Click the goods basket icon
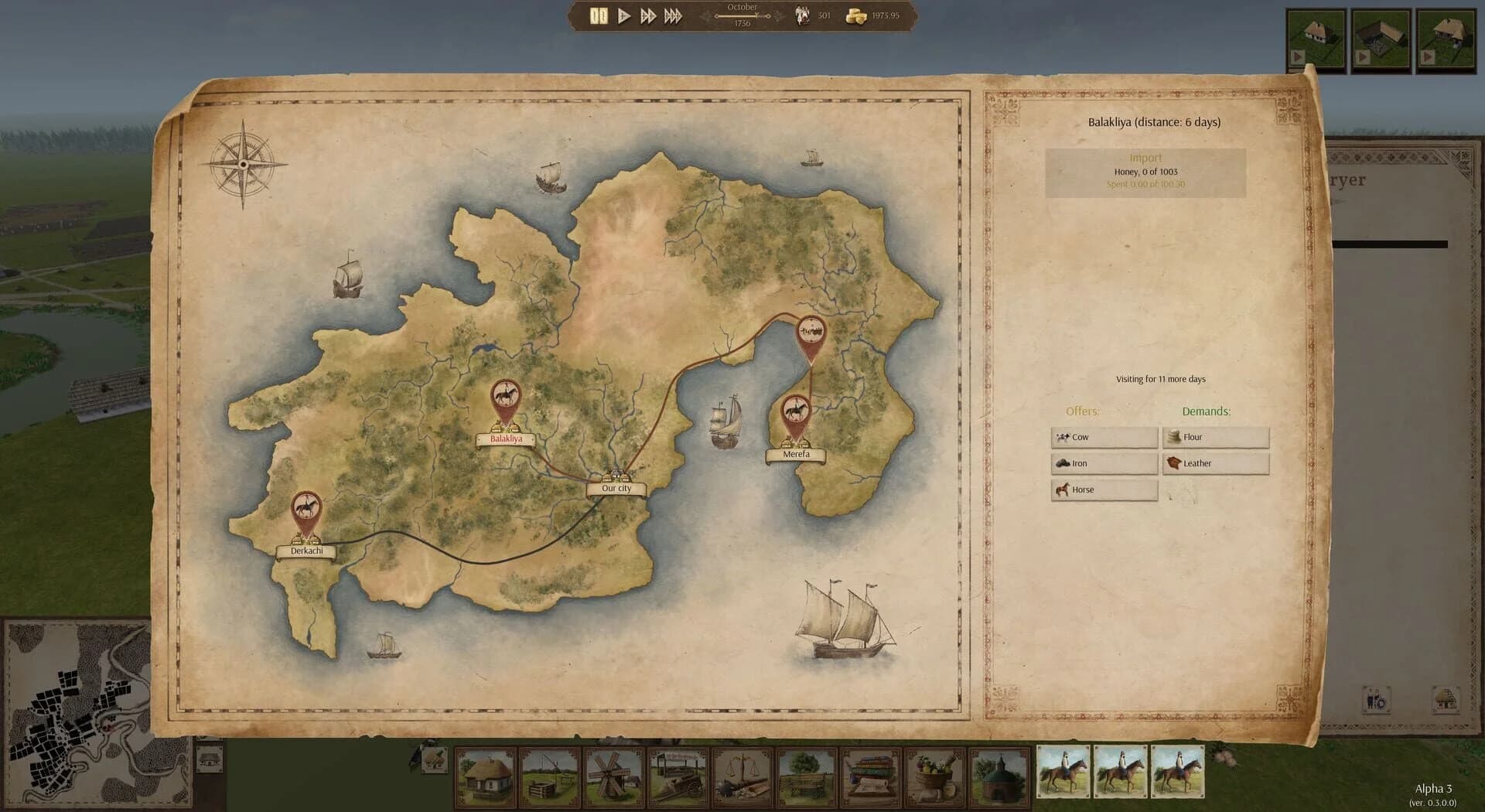This screenshot has width=1485, height=812. 937,776
